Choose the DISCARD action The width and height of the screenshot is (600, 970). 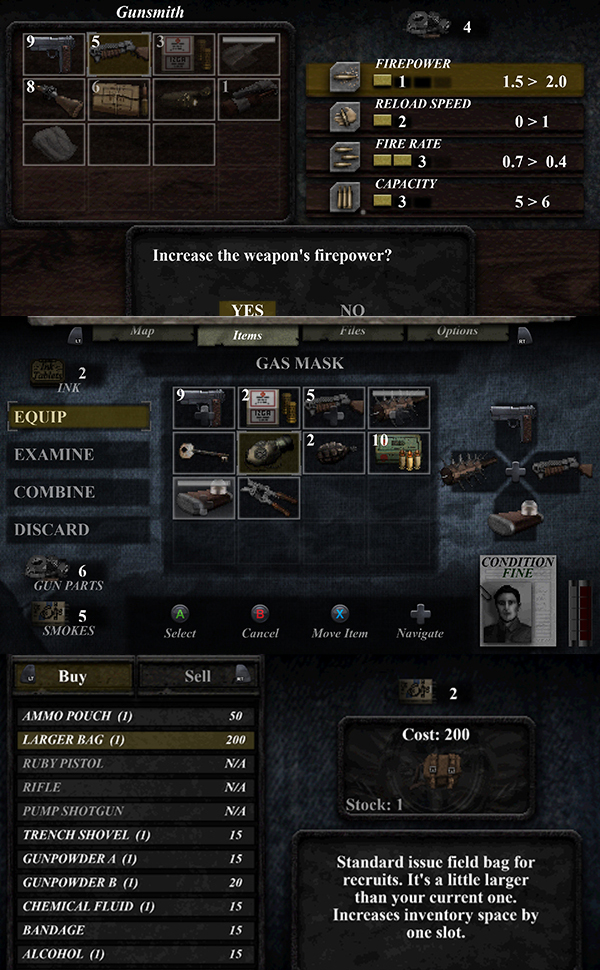[79, 530]
